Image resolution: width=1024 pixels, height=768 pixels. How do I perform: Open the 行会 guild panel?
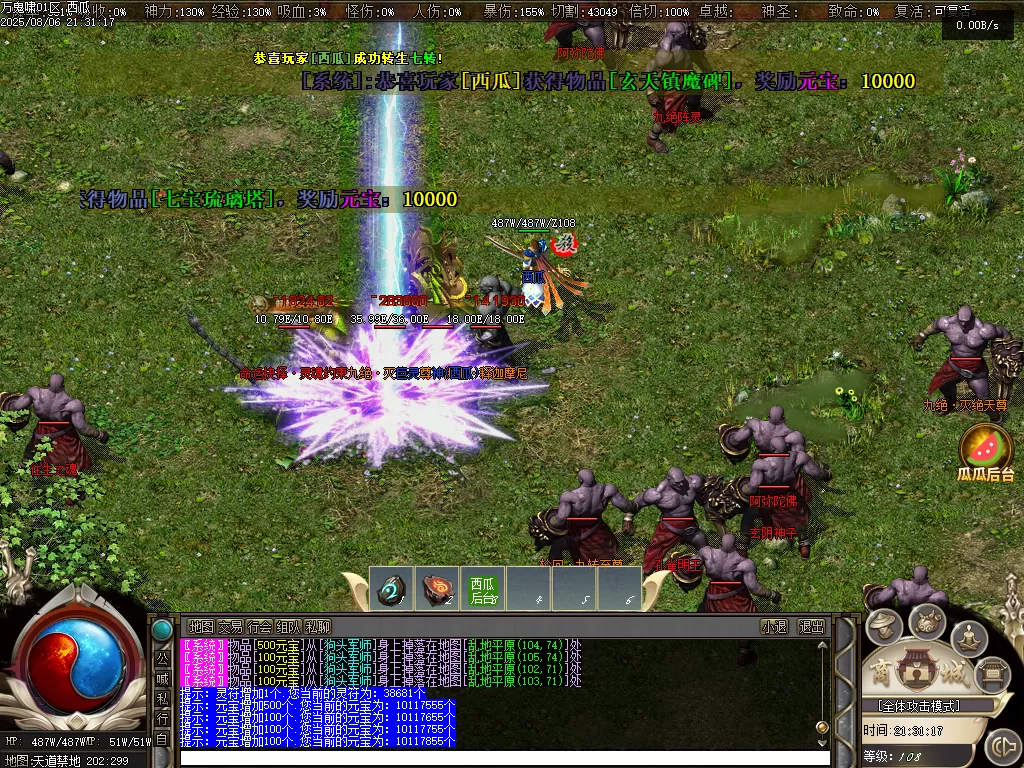tap(259, 626)
